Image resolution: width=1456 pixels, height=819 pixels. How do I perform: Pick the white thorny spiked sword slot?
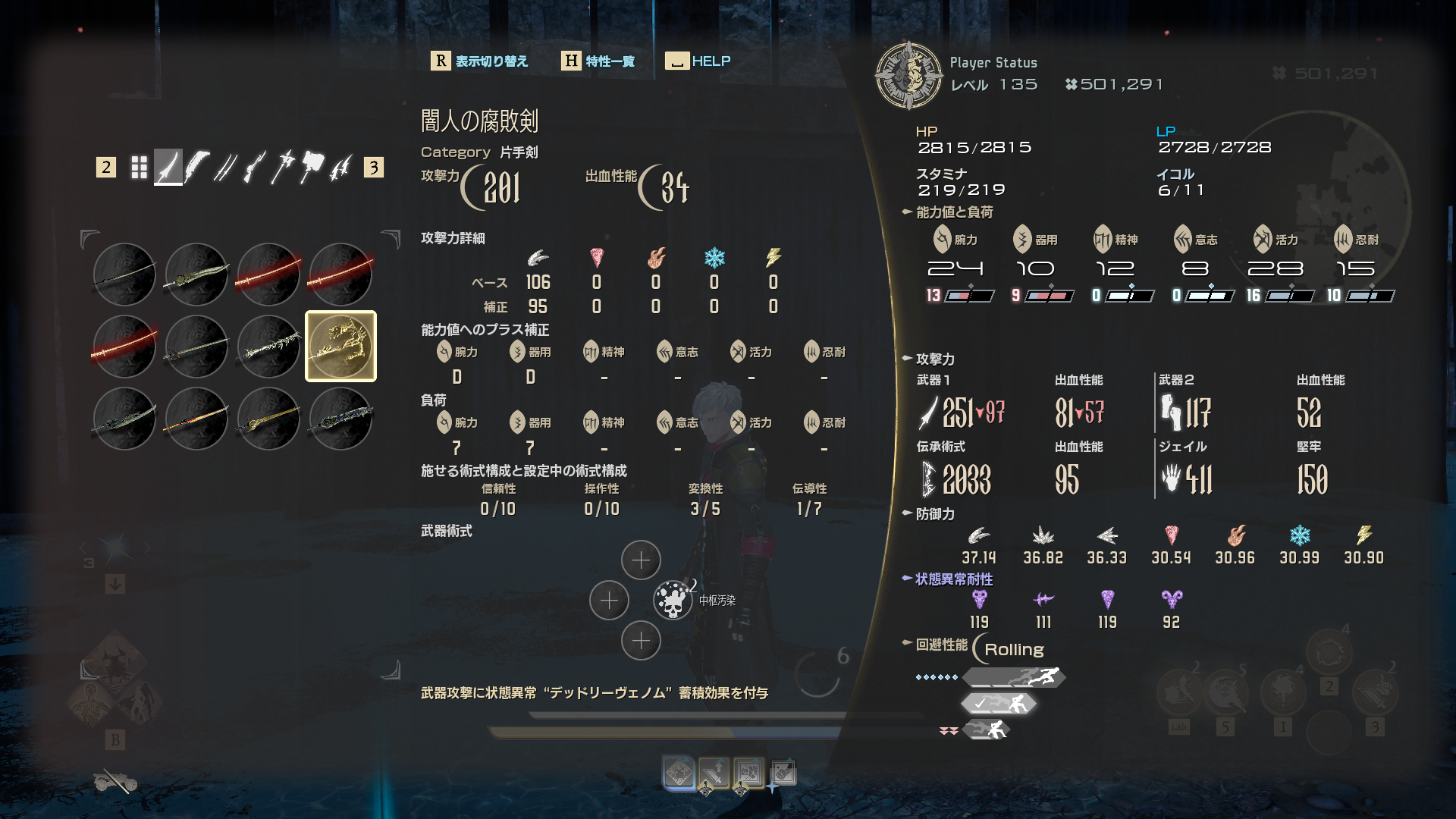268,347
